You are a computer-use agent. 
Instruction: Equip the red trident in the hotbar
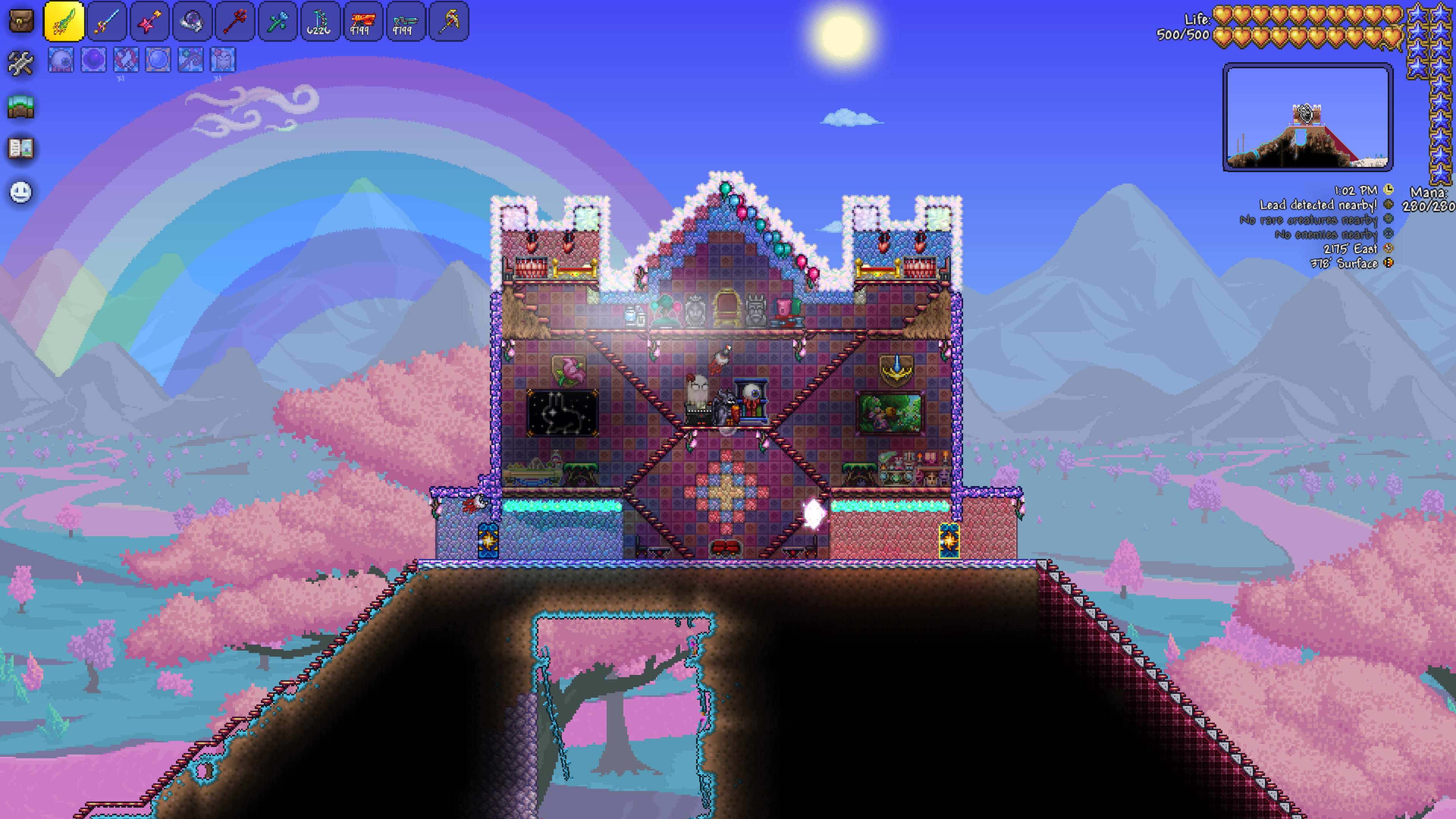point(235,22)
